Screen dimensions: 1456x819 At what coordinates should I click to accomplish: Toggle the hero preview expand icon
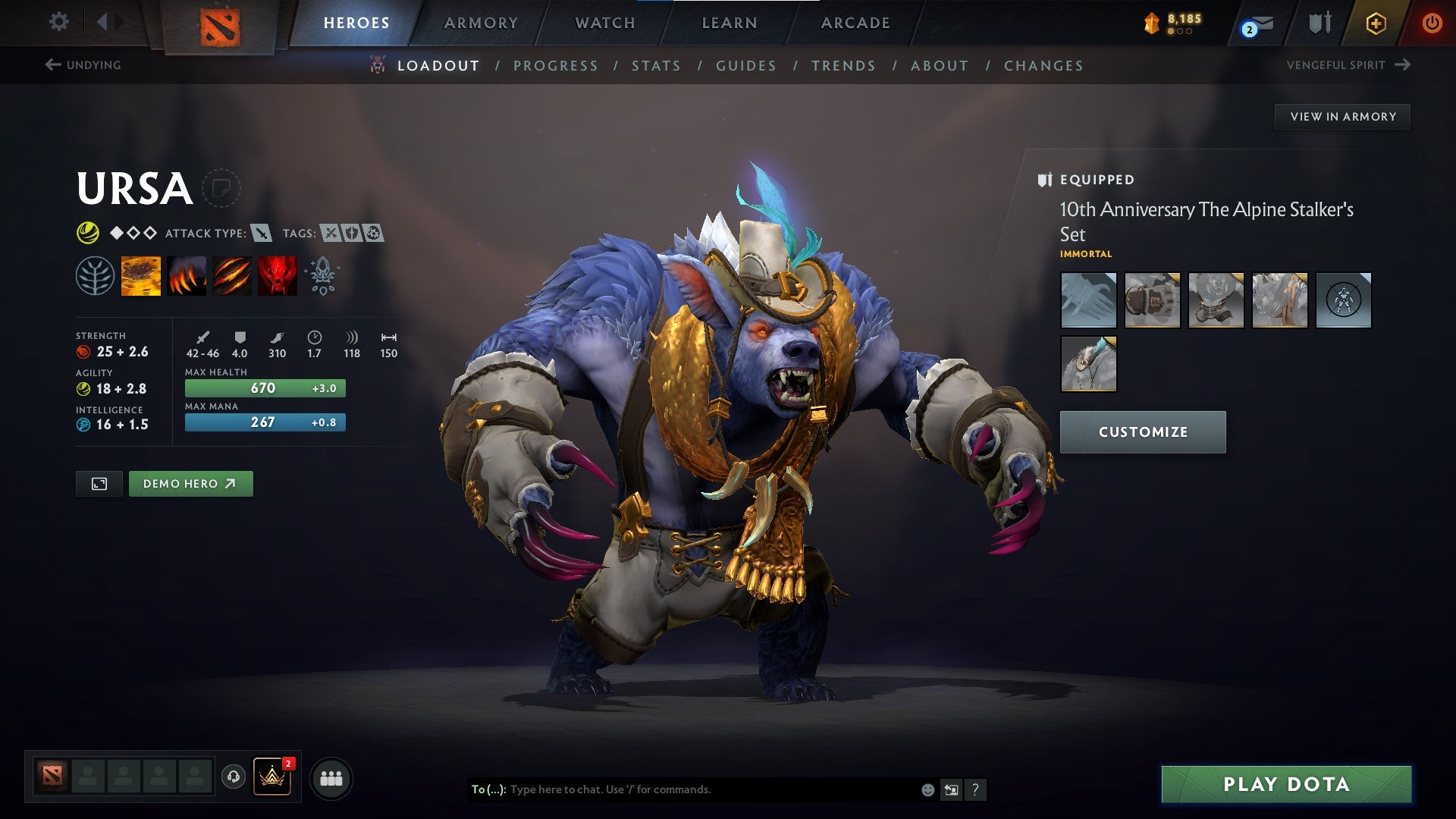click(x=99, y=483)
